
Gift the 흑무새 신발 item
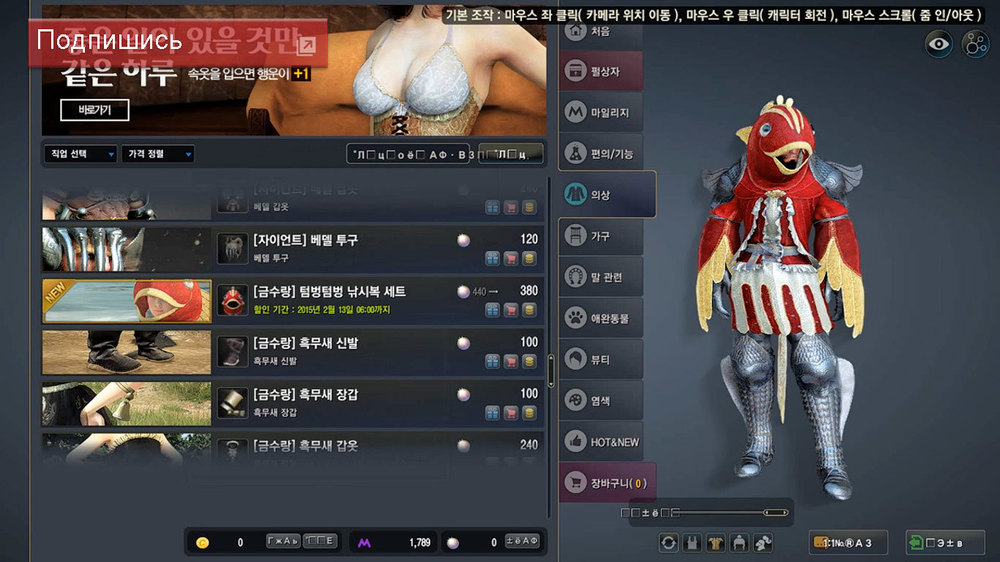pyautogui.click(x=492, y=361)
